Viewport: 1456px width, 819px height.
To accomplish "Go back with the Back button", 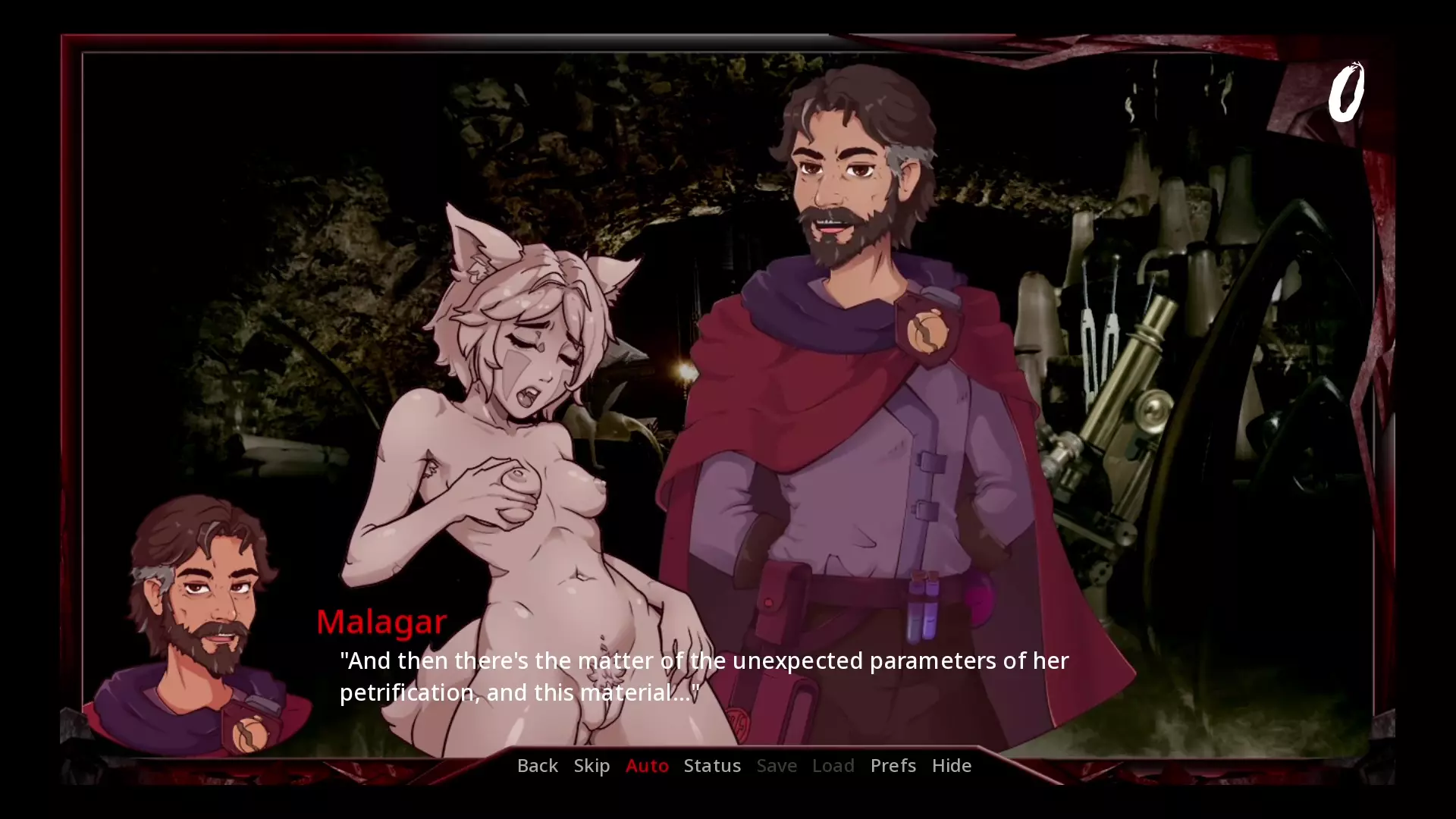I will 537,765.
